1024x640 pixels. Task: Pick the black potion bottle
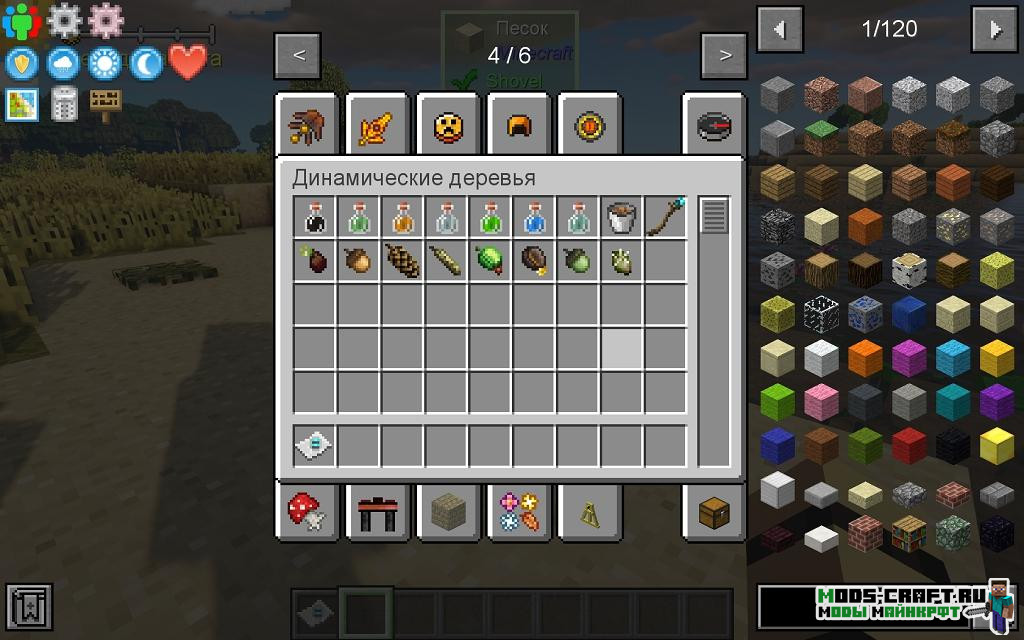[x=314, y=217]
